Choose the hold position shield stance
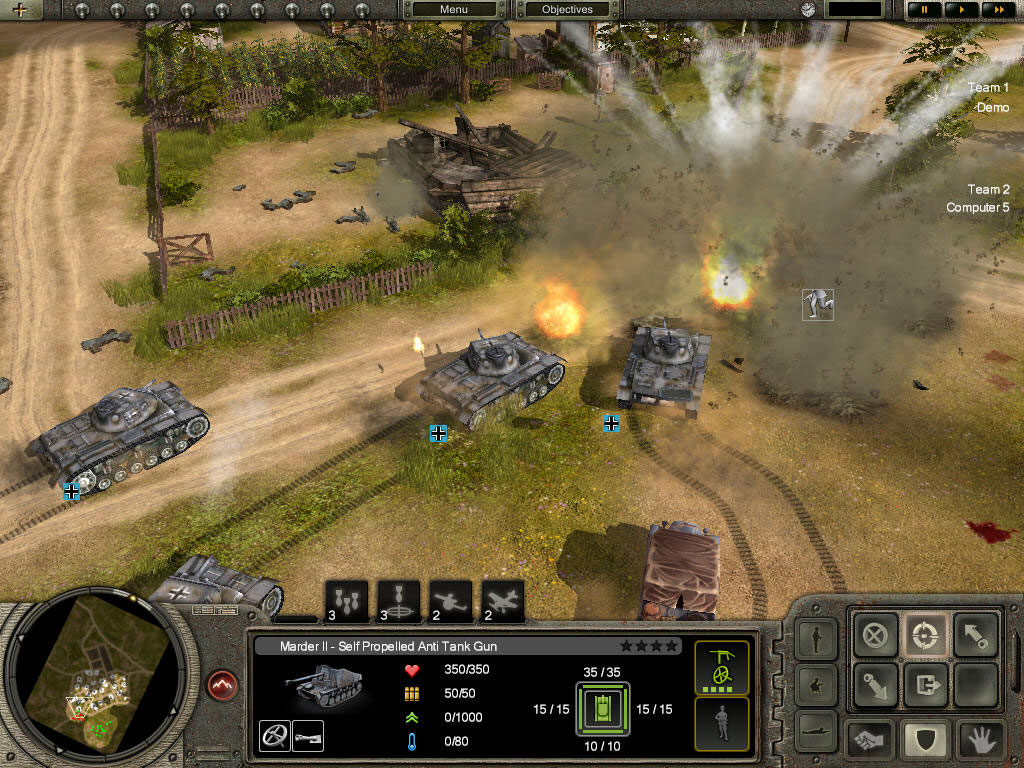This screenshot has width=1024, height=768. click(x=925, y=740)
